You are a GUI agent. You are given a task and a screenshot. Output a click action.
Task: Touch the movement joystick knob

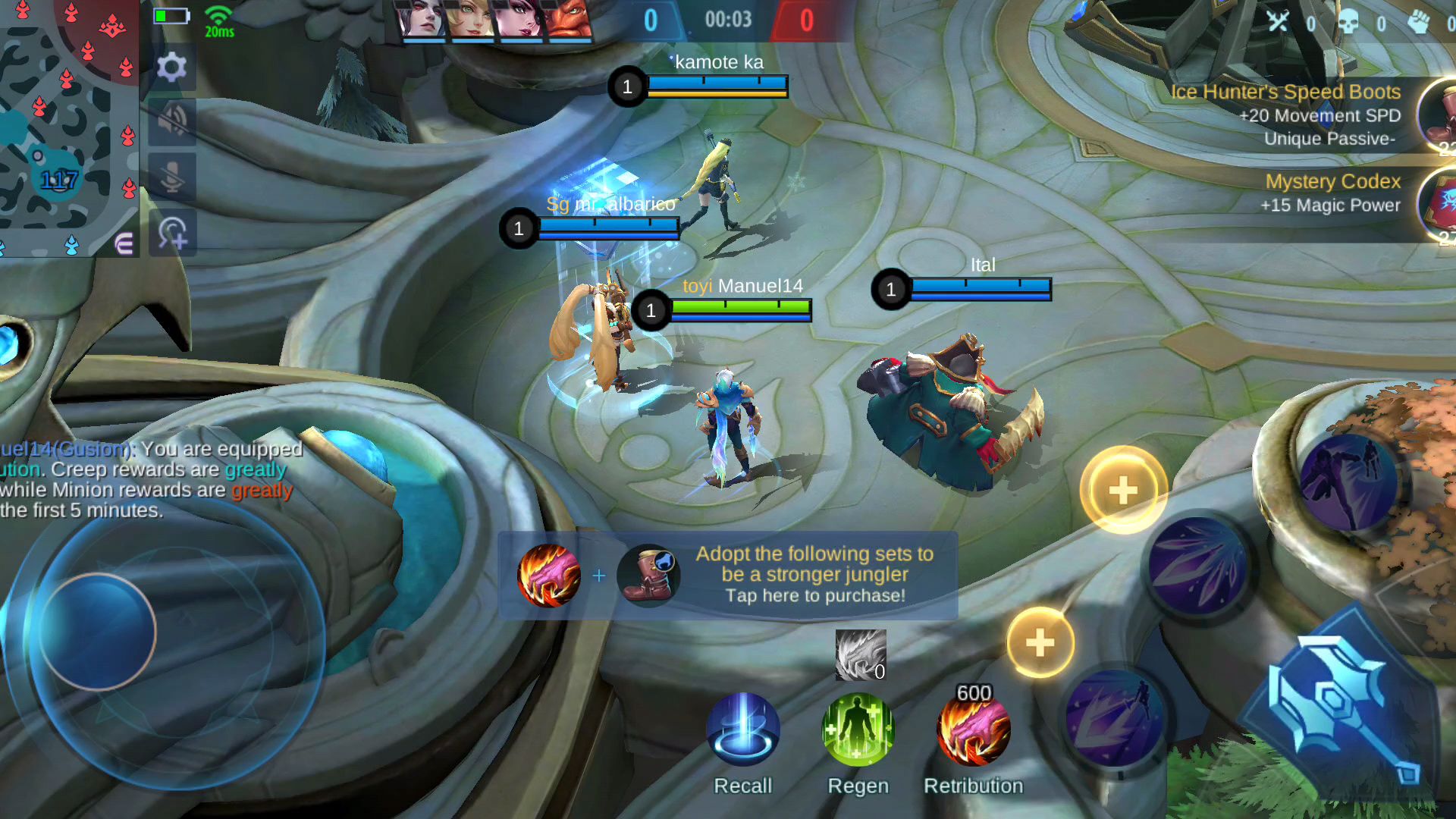tap(97, 632)
